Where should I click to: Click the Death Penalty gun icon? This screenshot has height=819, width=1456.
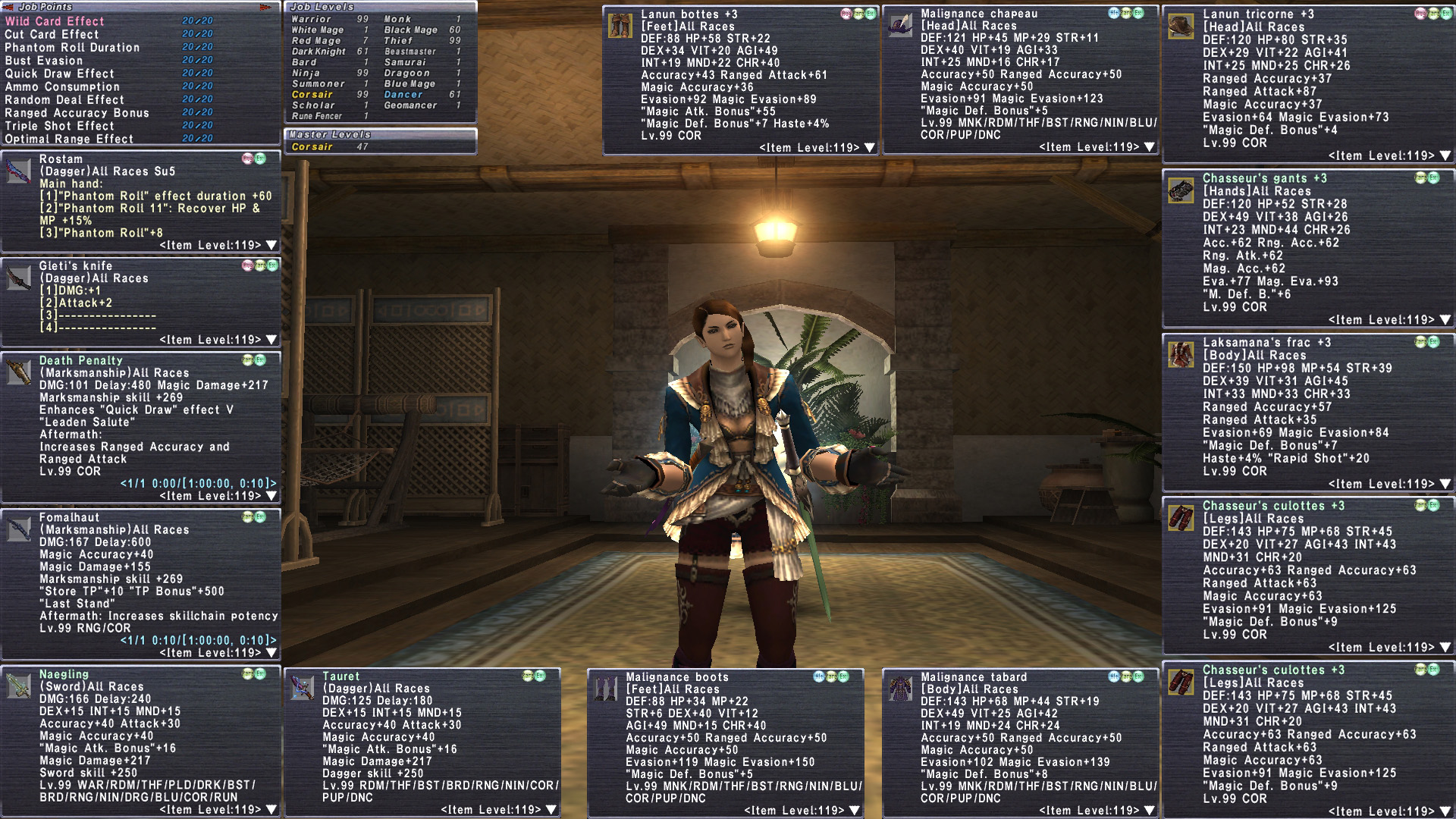pos(18,372)
